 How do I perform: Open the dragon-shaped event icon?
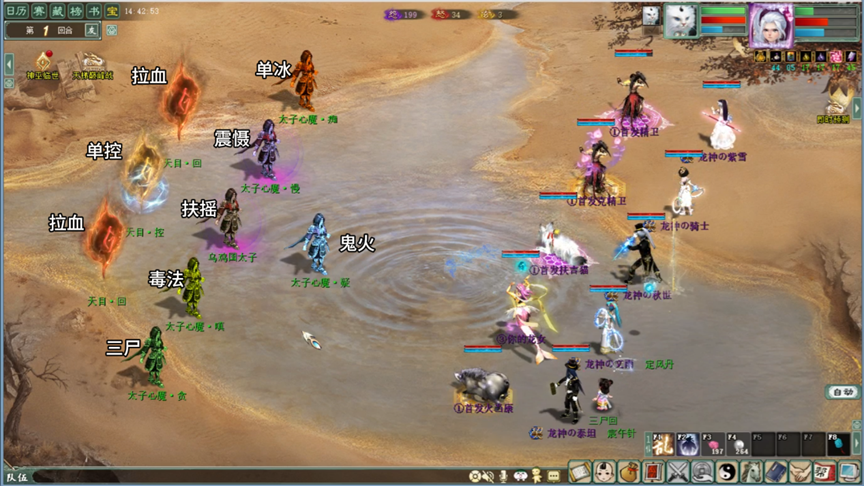[x=93, y=62]
